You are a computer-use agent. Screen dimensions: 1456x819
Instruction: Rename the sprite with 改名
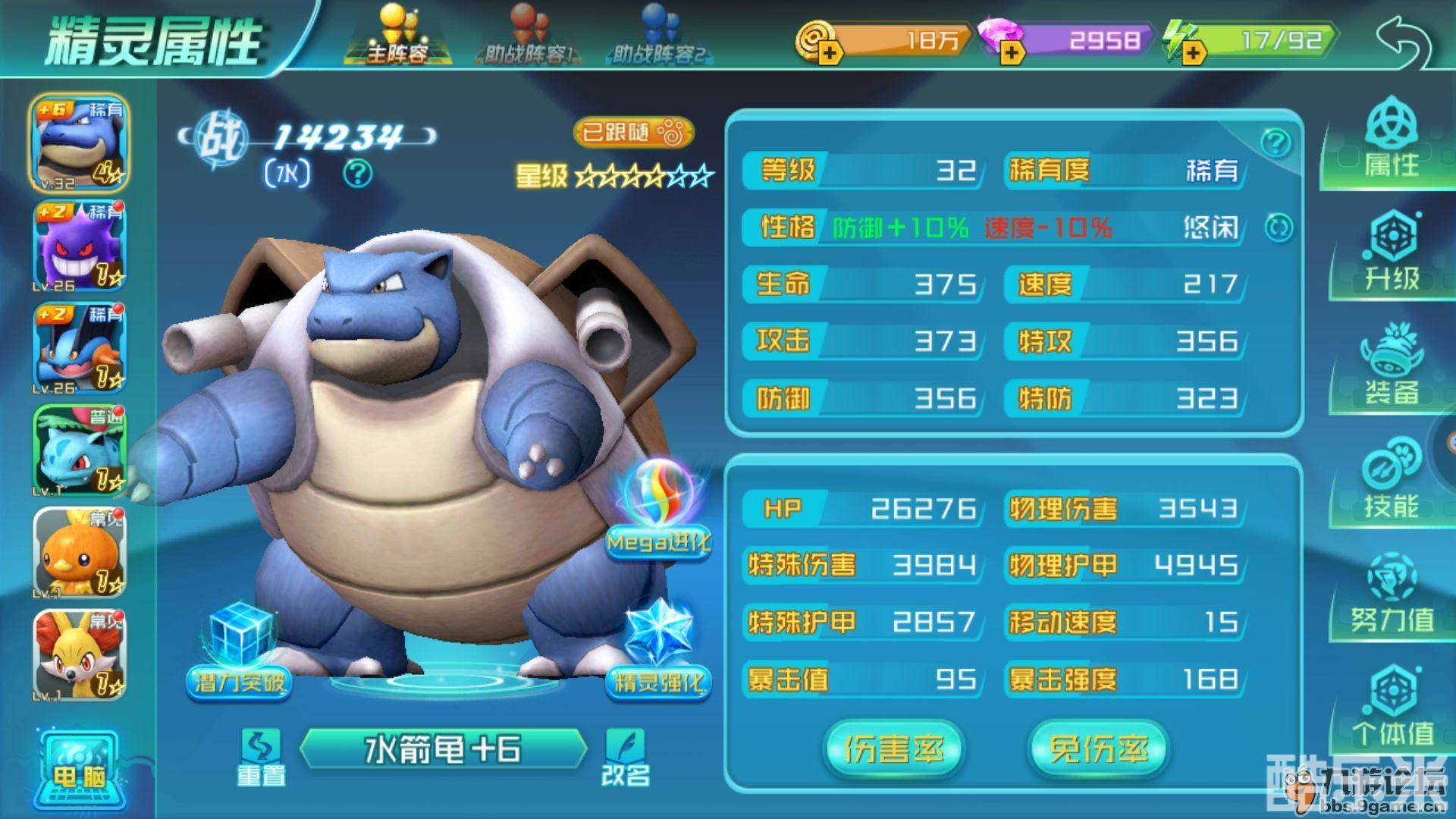(626, 757)
